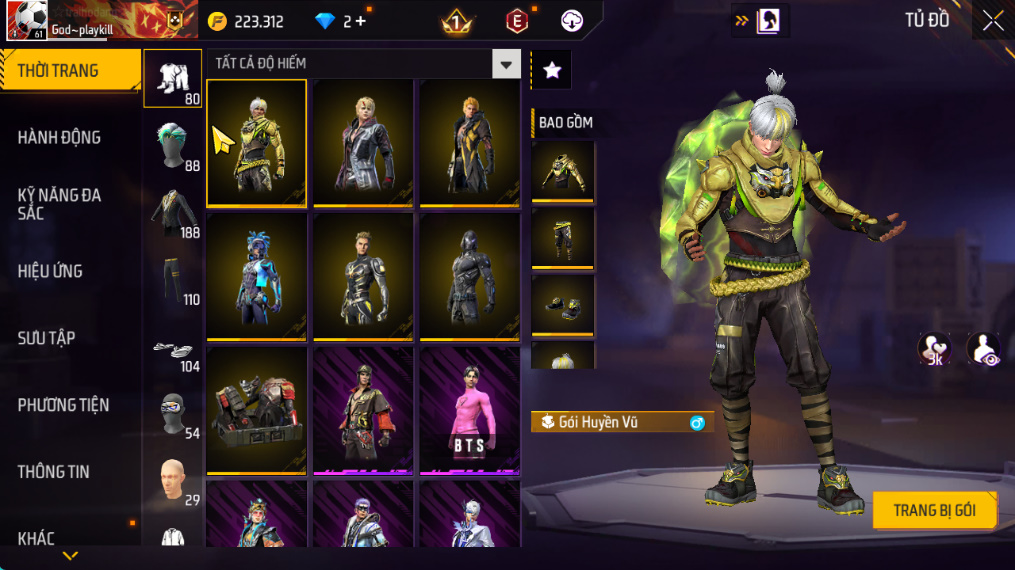The image size is (1015, 570).
Task: Select the black full-body armor bundle
Action: pos(468,274)
